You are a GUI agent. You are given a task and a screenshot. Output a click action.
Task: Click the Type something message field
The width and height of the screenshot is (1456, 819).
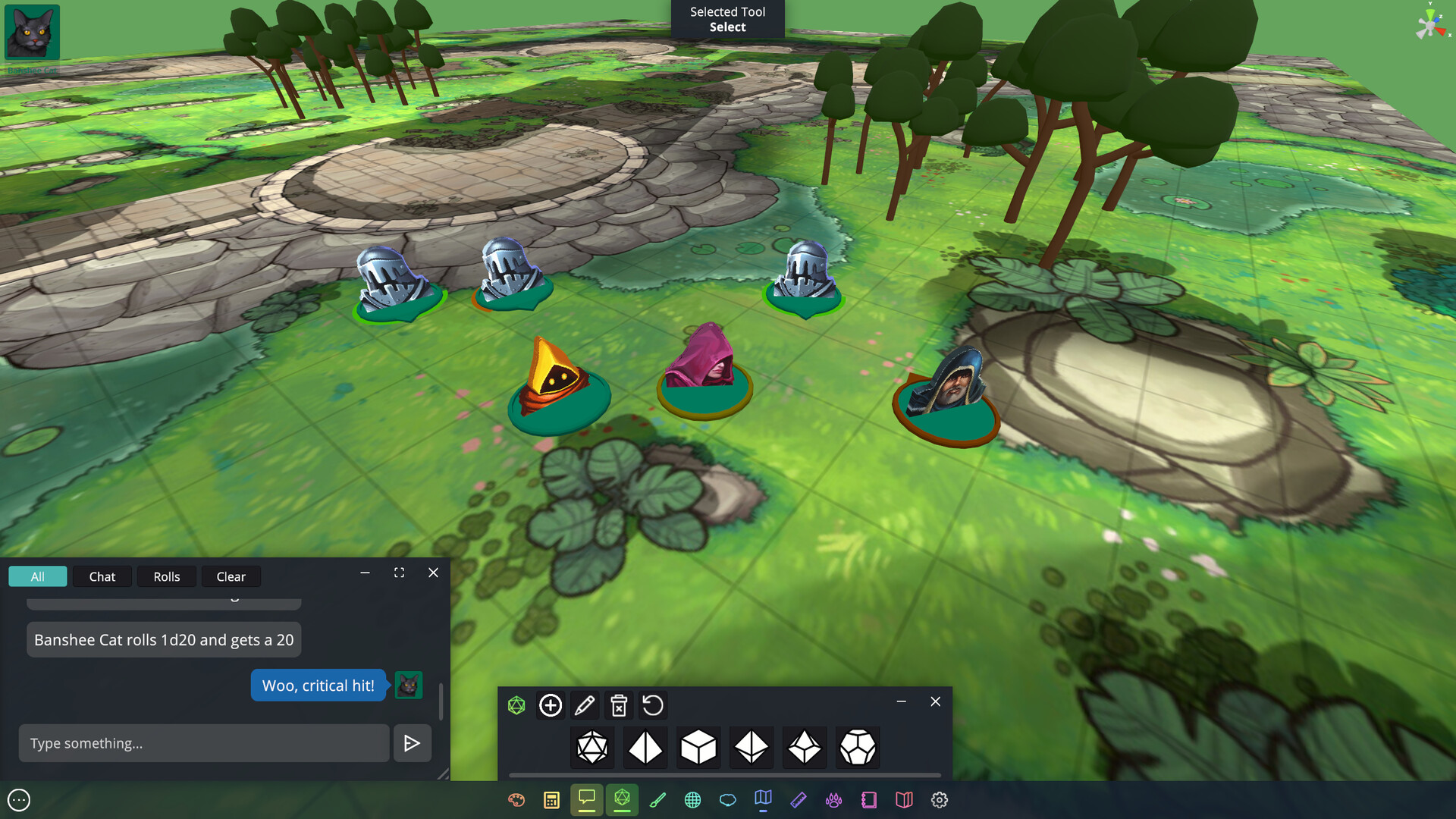(x=203, y=743)
